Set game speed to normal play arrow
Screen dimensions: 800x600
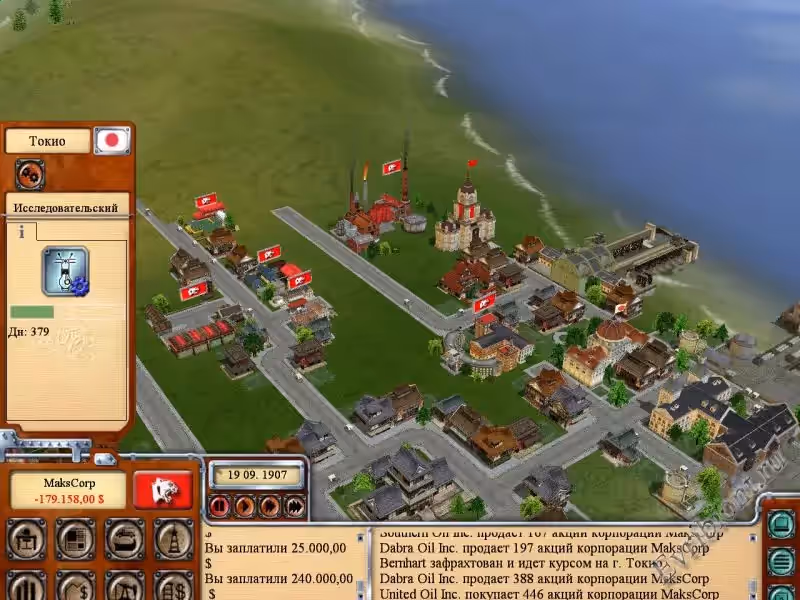[x=245, y=506]
